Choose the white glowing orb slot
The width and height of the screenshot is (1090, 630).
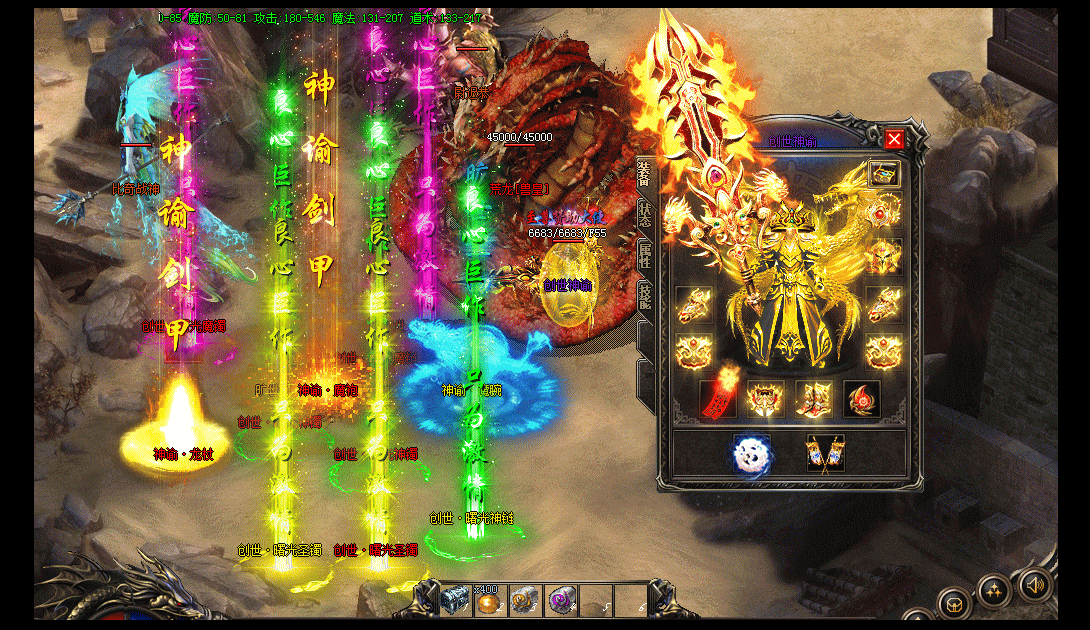tap(750, 453)
